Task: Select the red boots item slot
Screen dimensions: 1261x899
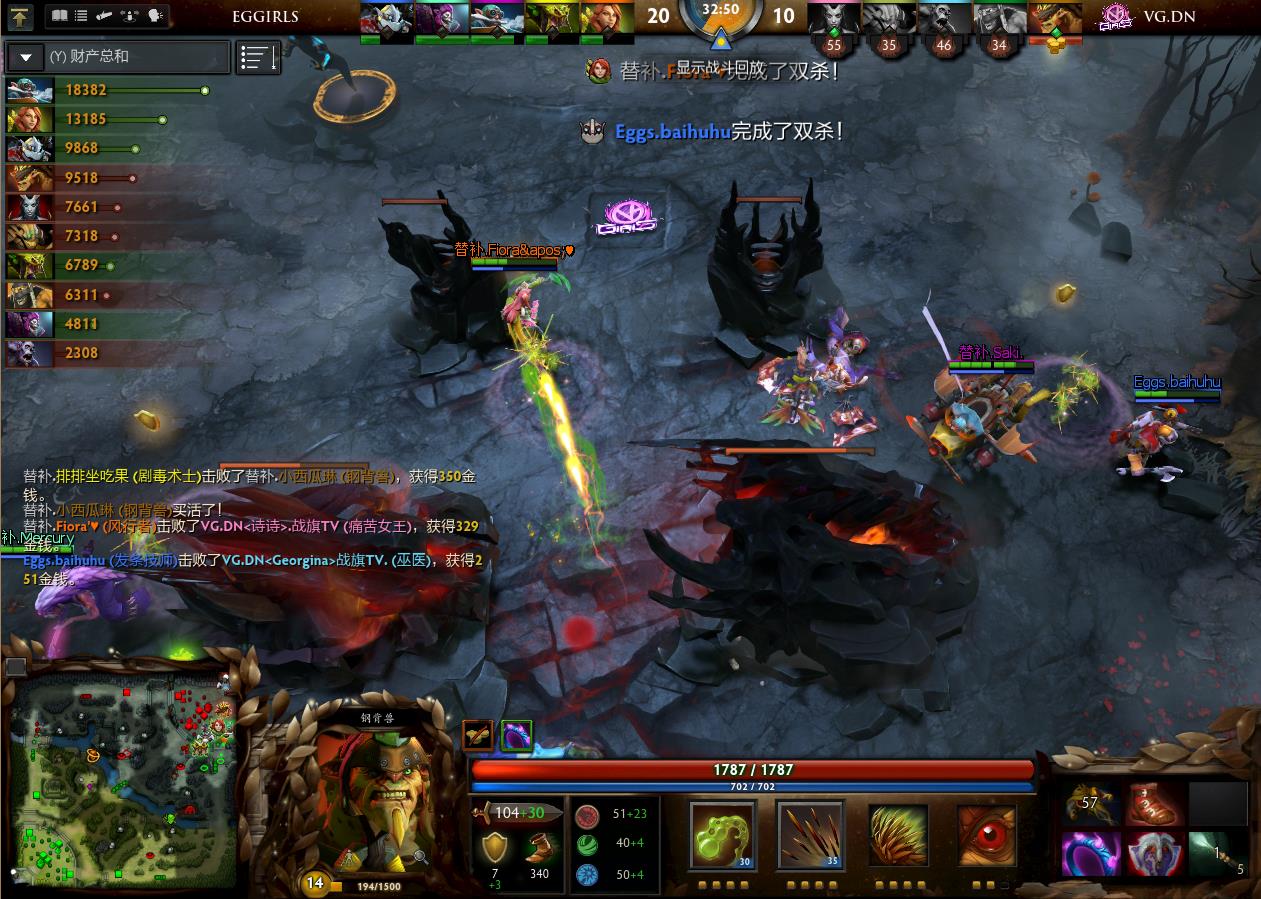Action: point(1155,804)
